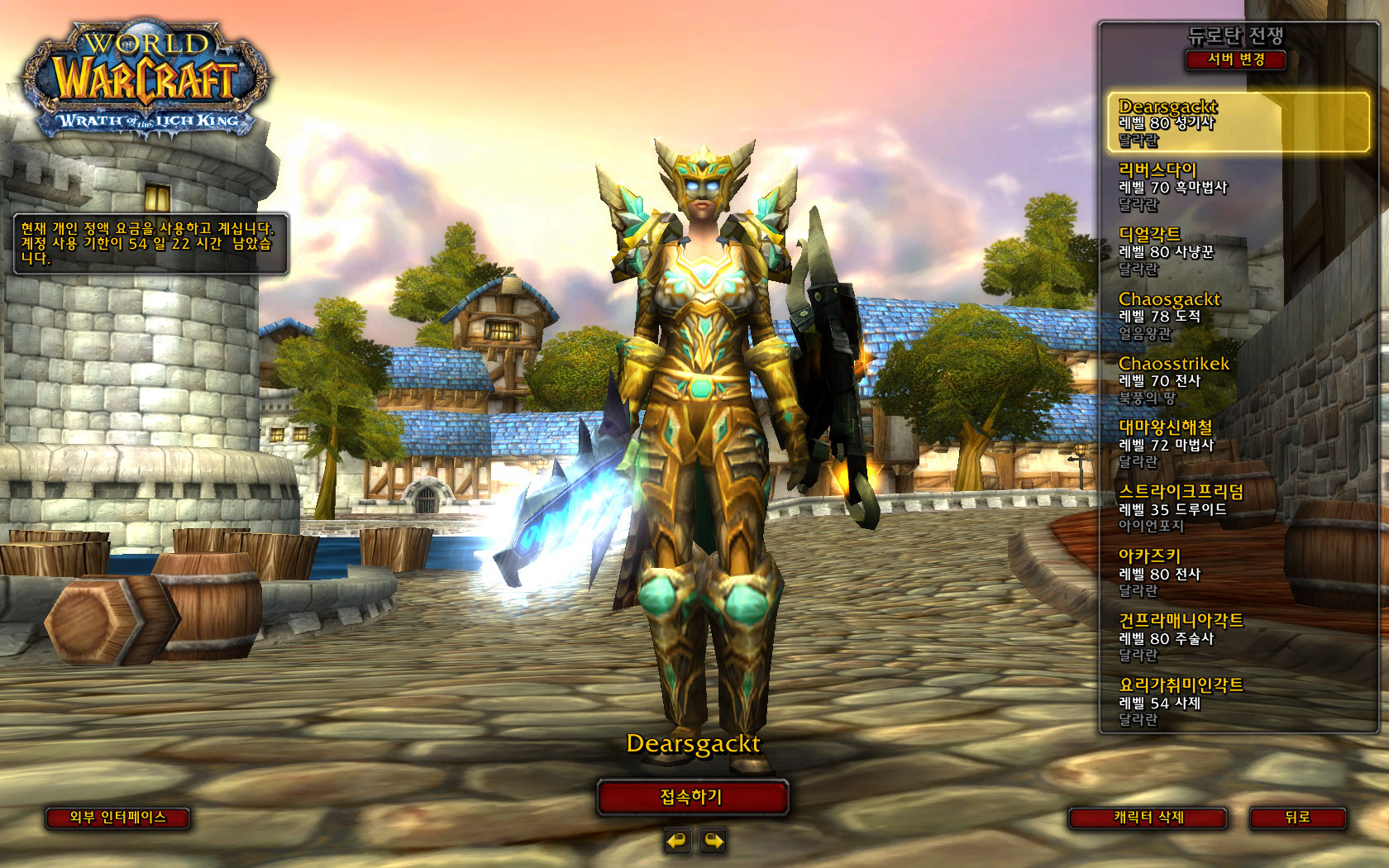Rotate character right with the arrow button
Image resolution: width=1389 pixels, height=868 pixels.
click(x=713, y=842)
